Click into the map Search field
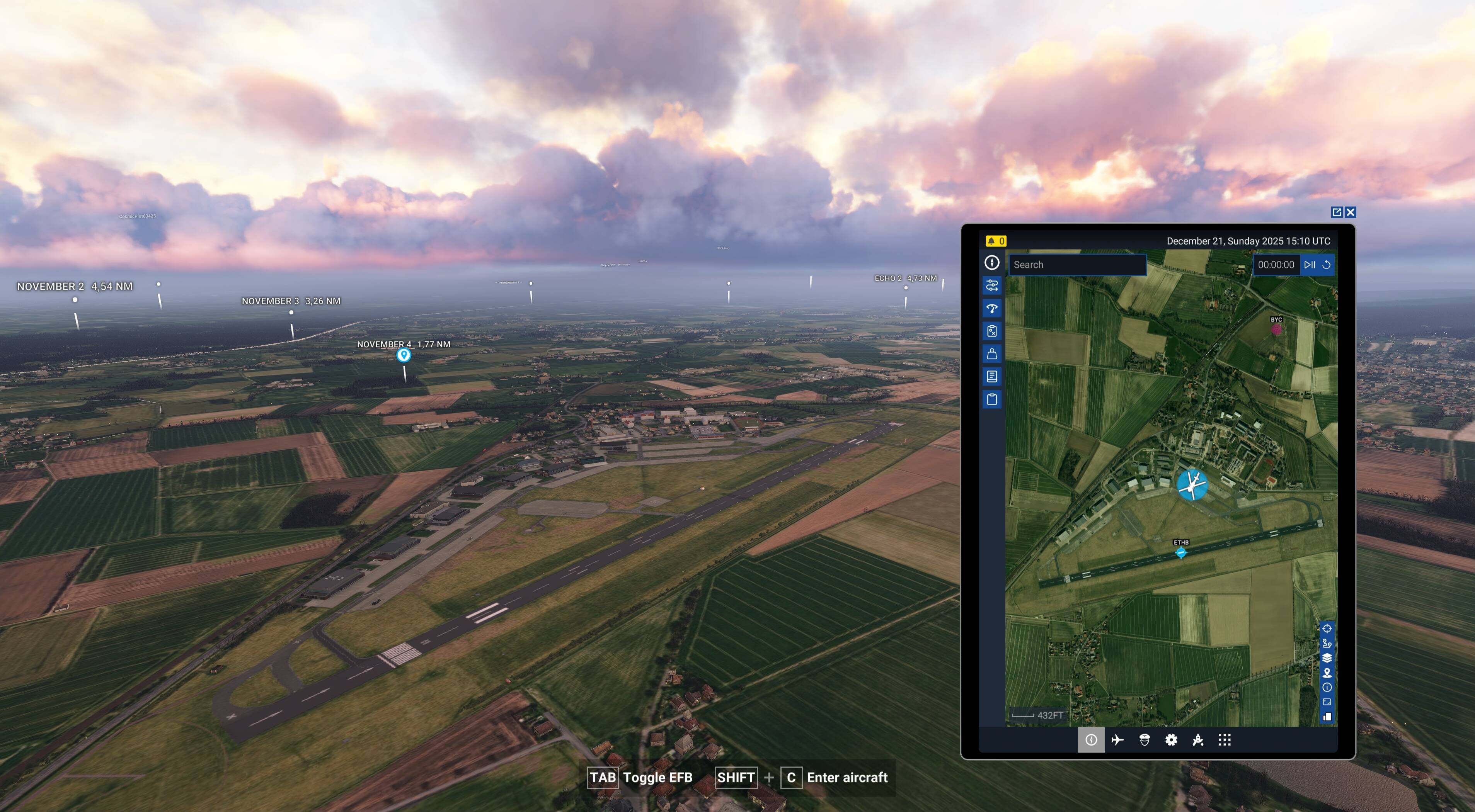 pyautogui.click(x=1076, y=264)
